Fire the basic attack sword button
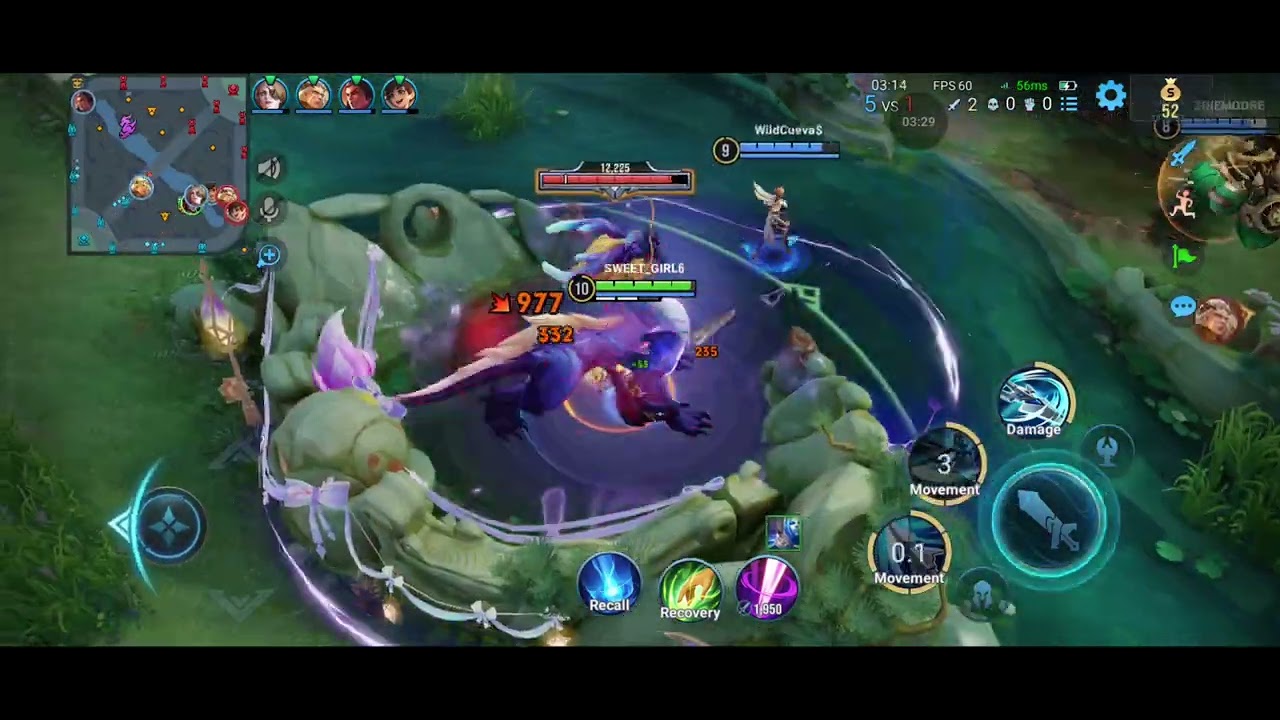Image resolution: width=1280 pixels, height=720 pixels. click(1050, 520)
